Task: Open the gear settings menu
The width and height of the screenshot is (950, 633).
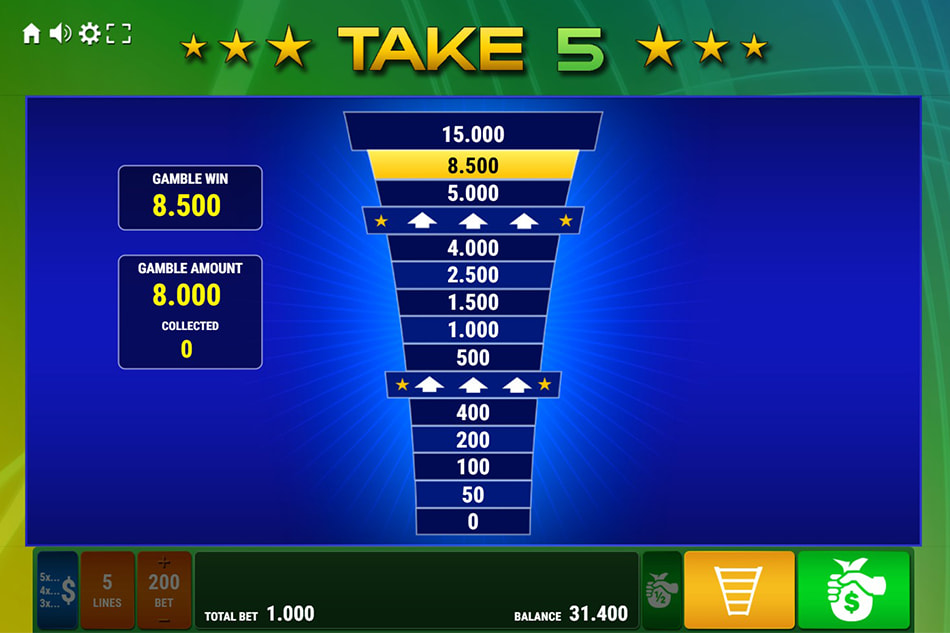Action: 89,34
